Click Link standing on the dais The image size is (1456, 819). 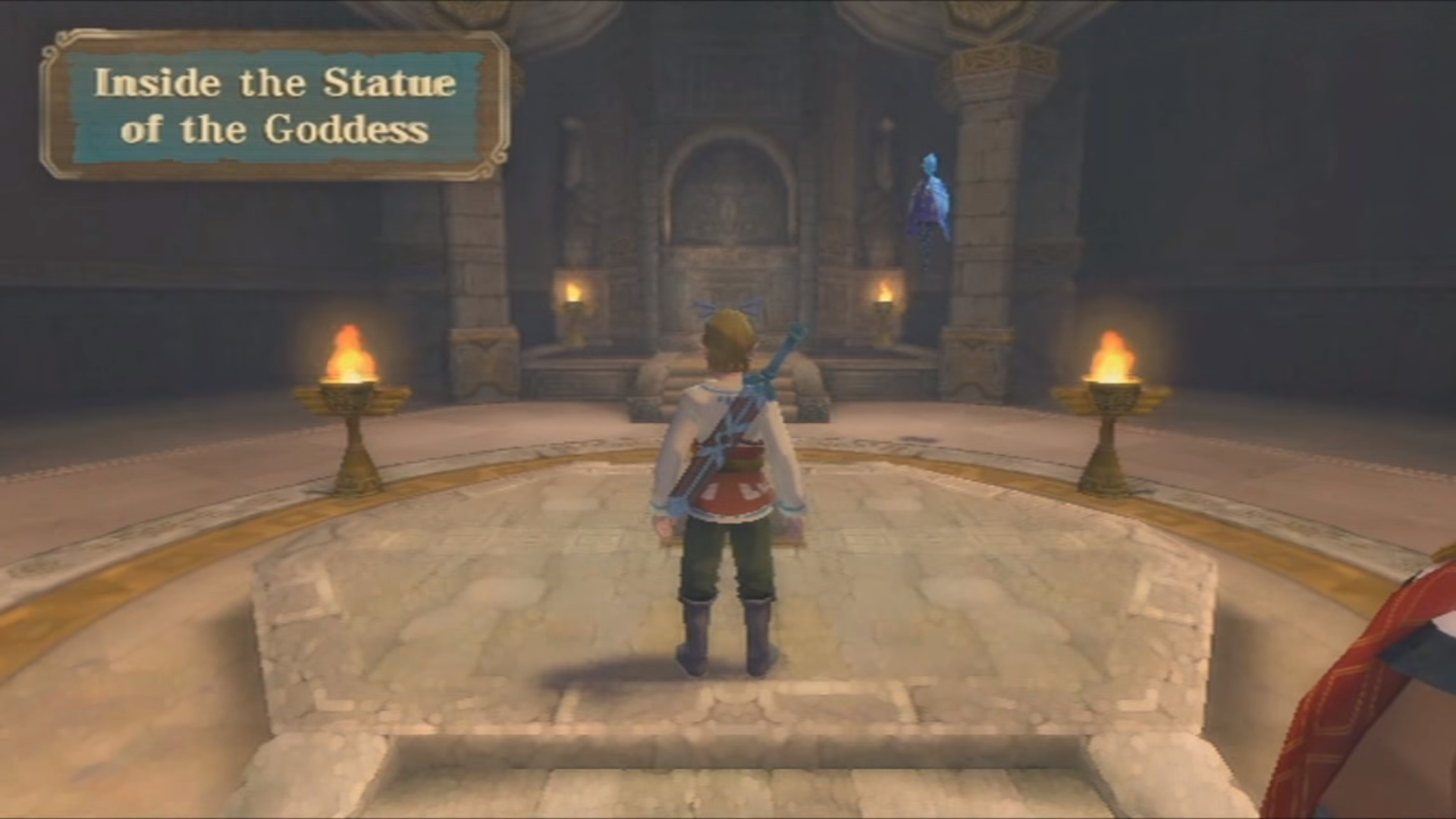coord(728,493)
